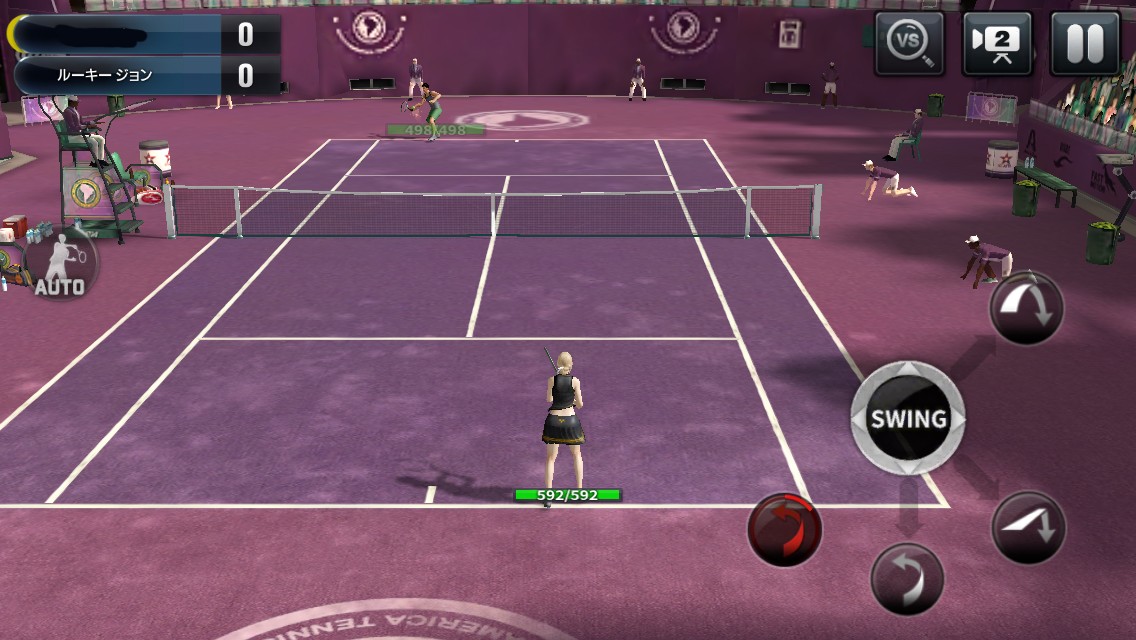The width and height of the screenshot is (1136, 640).
Task: Select the angled drop shot button
Action: click(x=1028, y=527)
